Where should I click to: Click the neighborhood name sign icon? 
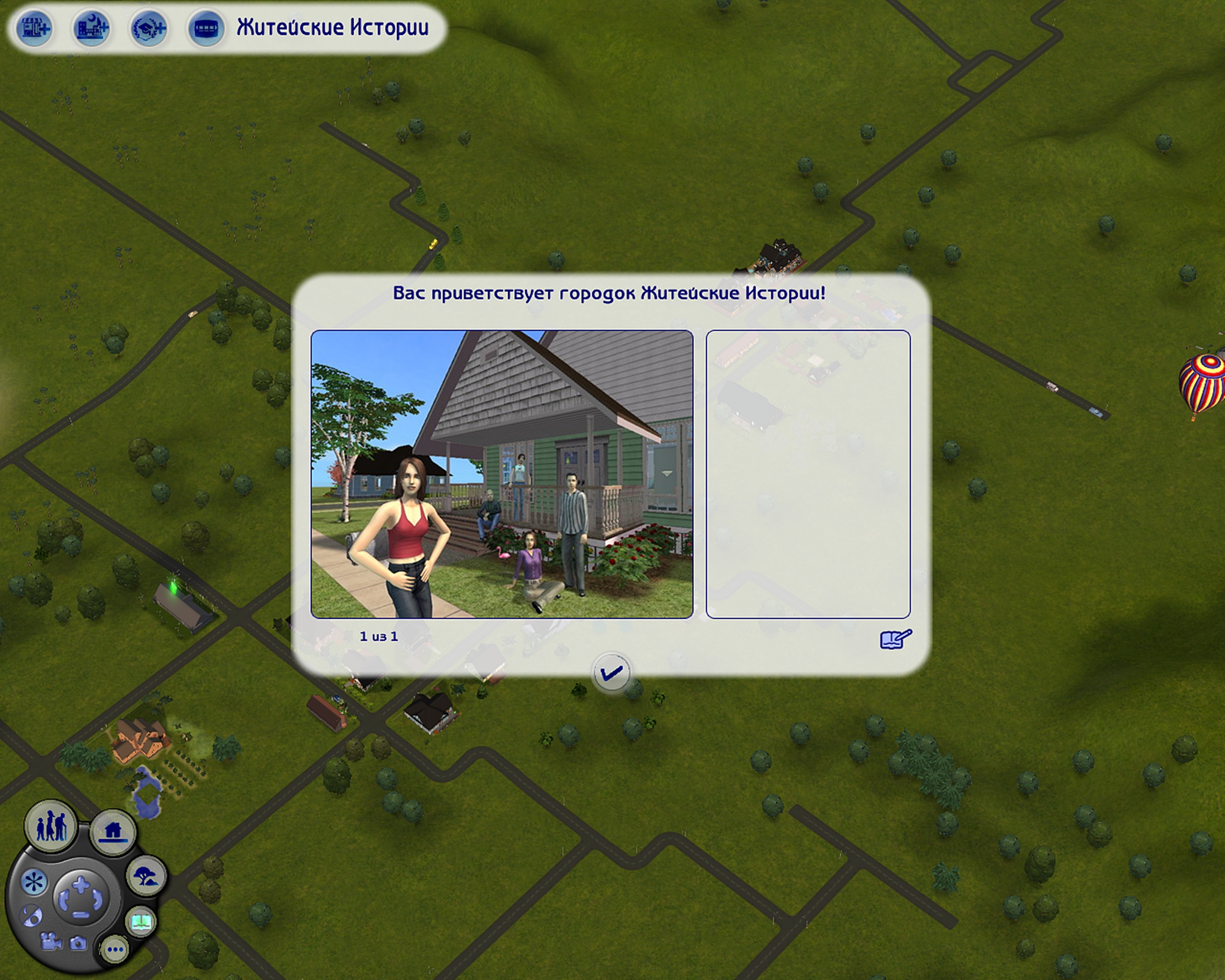[206, 28]
